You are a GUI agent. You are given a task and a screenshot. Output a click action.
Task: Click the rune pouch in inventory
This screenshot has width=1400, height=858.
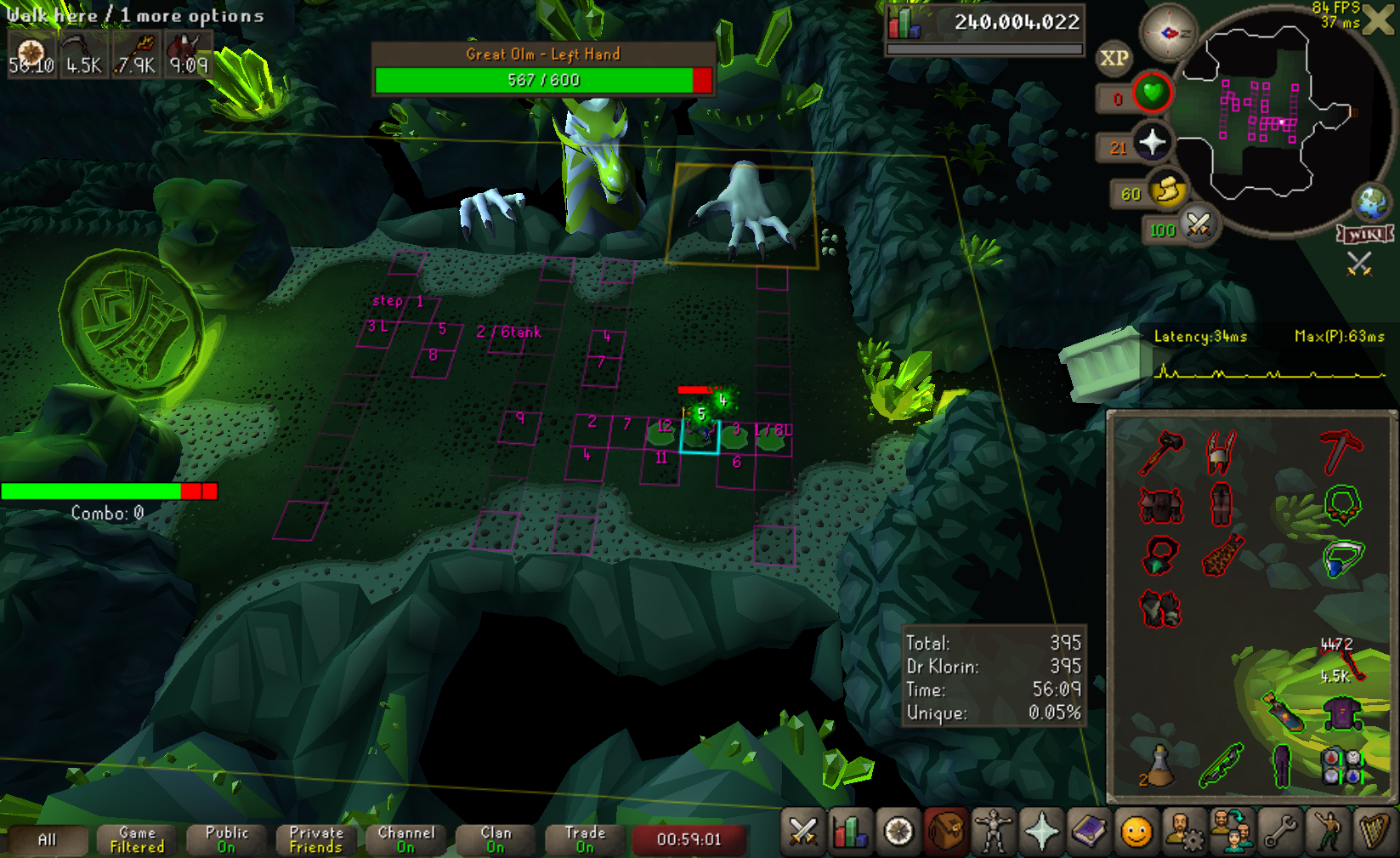[x=1342, y=765]
